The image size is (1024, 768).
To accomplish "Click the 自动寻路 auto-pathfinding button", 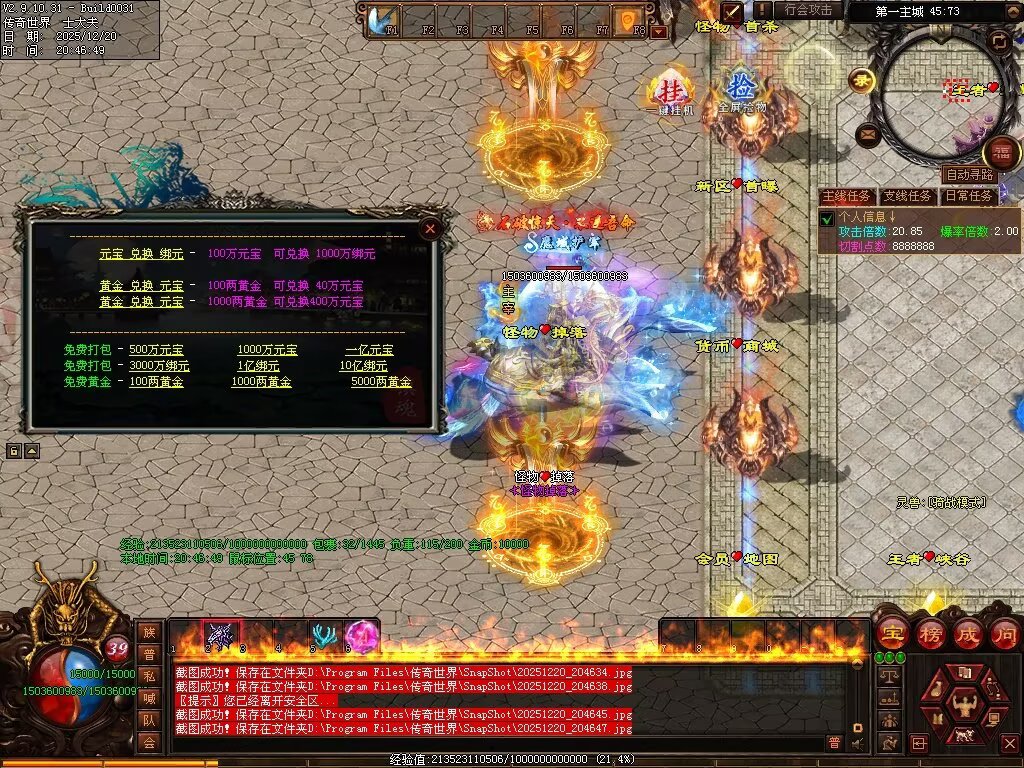I will pos(969,175).
